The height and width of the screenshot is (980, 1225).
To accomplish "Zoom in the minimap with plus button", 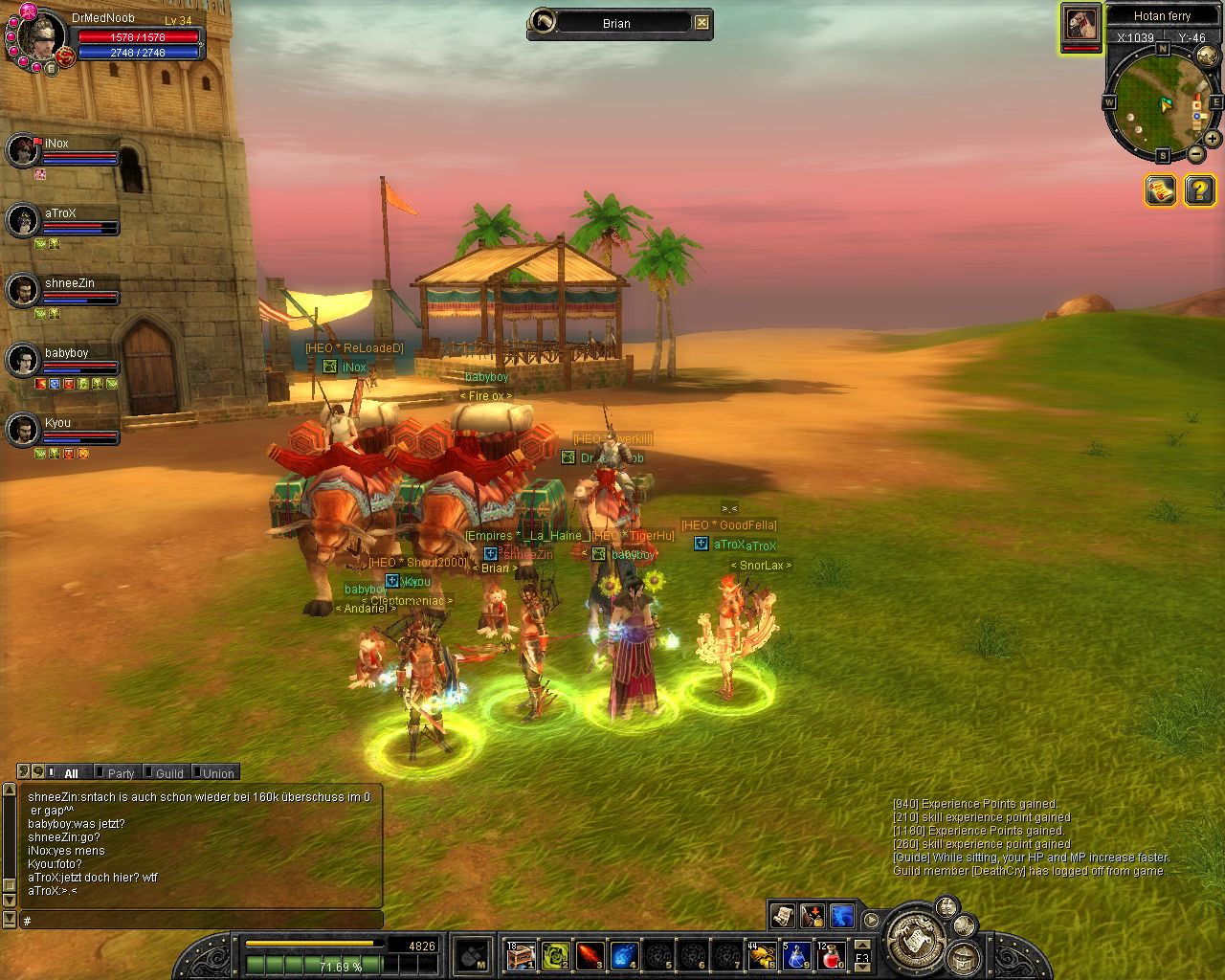I will 1212,139.
